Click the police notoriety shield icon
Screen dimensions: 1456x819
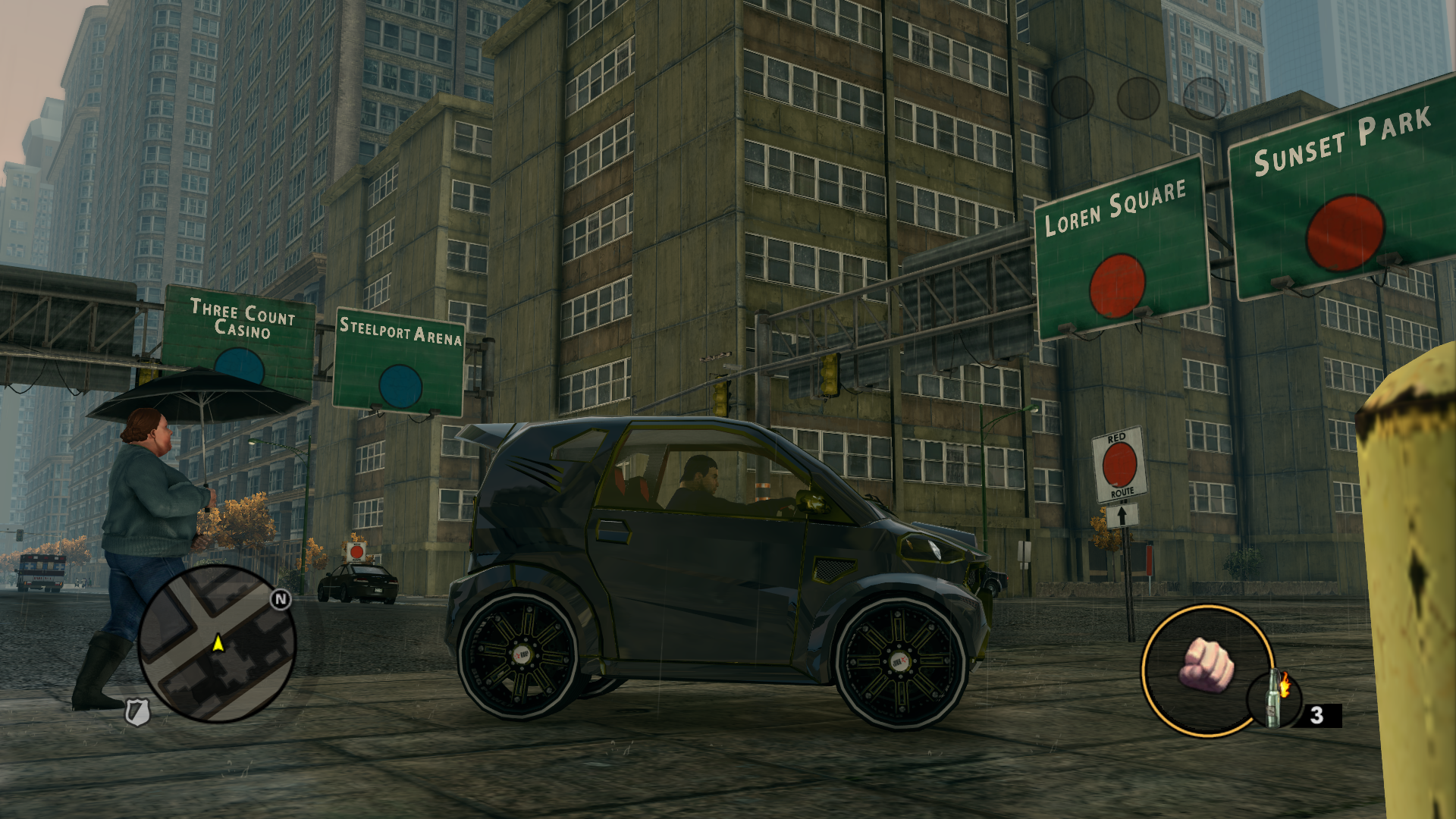click(137, 712)
